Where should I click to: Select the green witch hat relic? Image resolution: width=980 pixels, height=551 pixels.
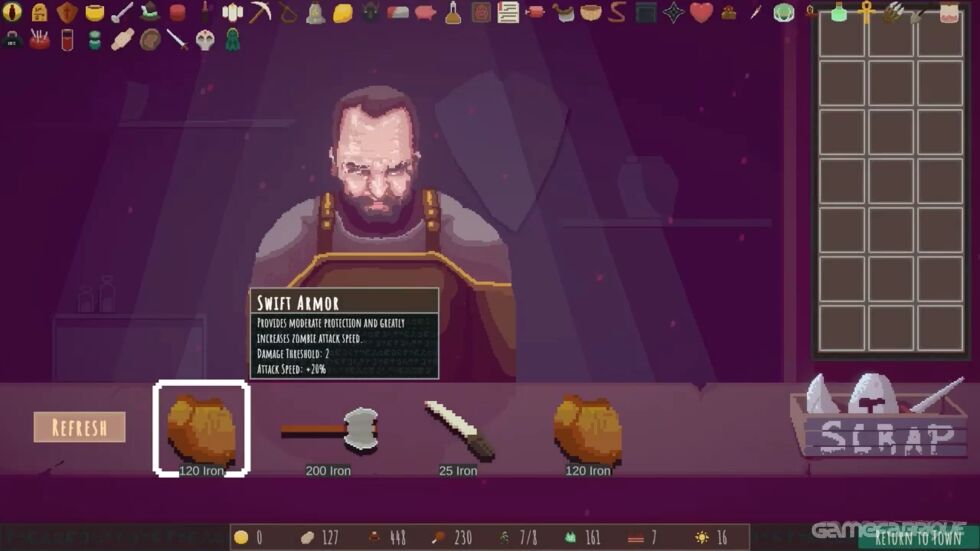click(150, 13)
